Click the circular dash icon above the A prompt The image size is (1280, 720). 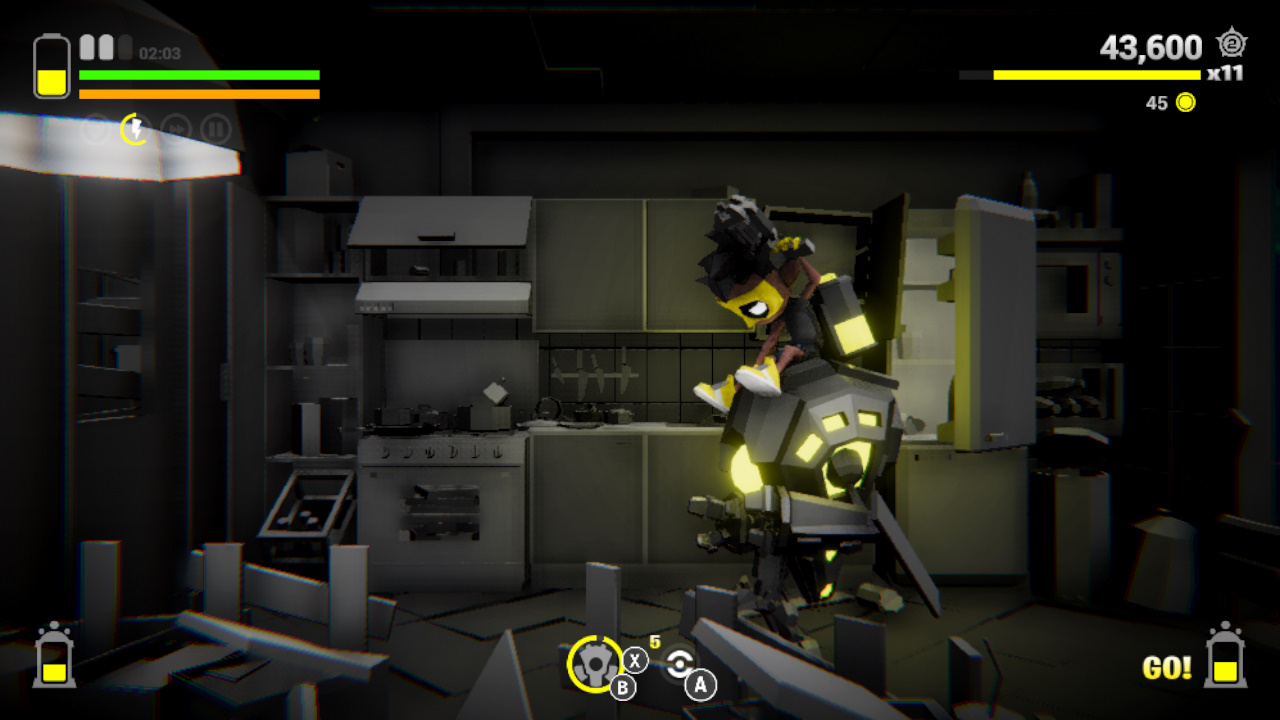coord(679,662)
